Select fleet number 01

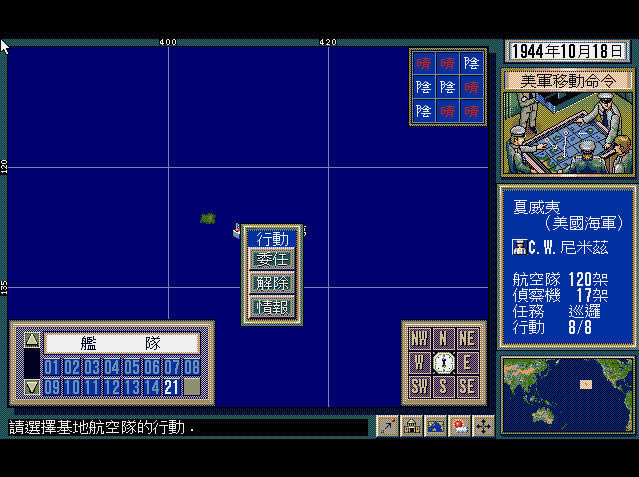[x=52, y=367]
